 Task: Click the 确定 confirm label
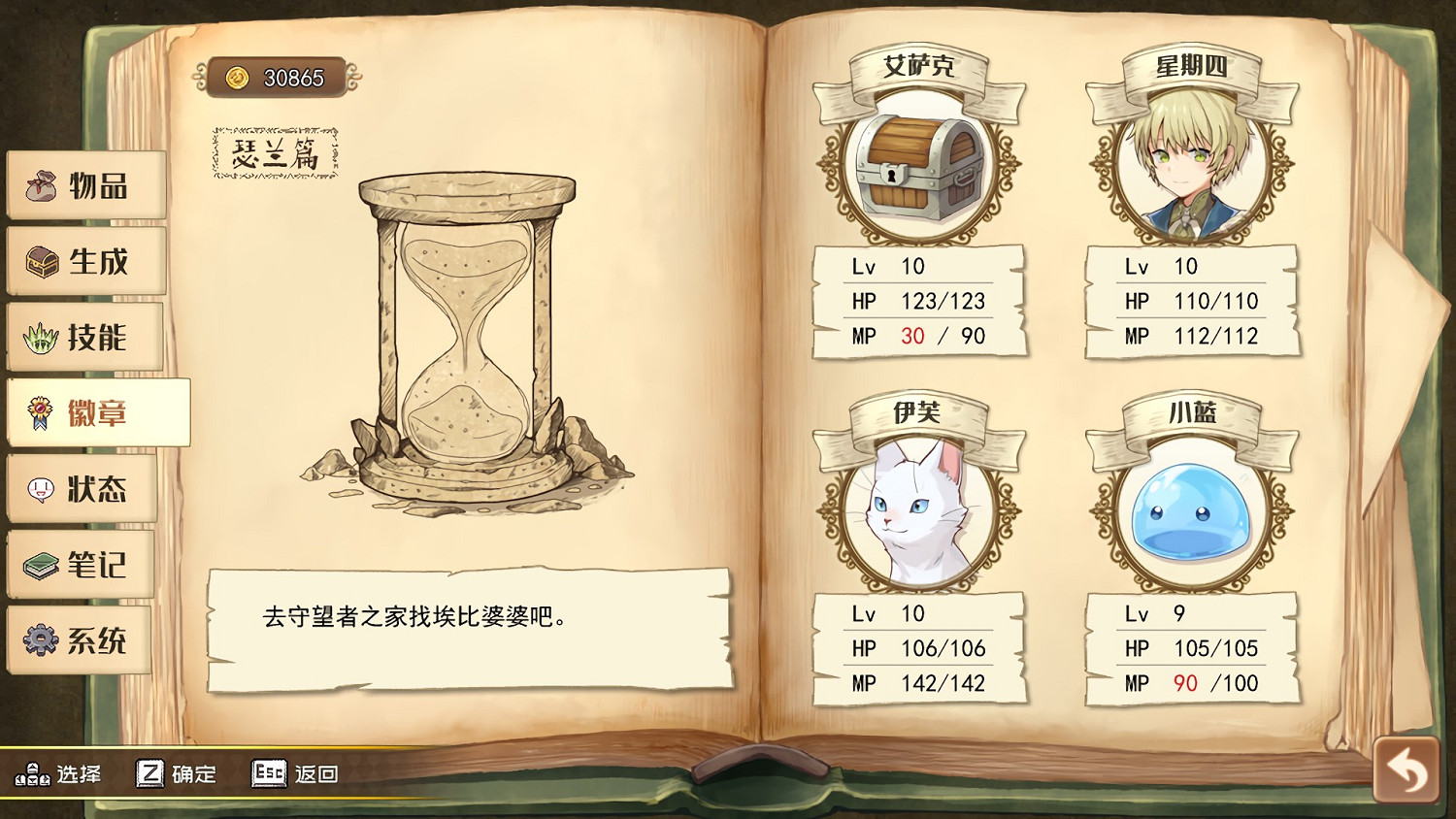click(x=194, y=773)
